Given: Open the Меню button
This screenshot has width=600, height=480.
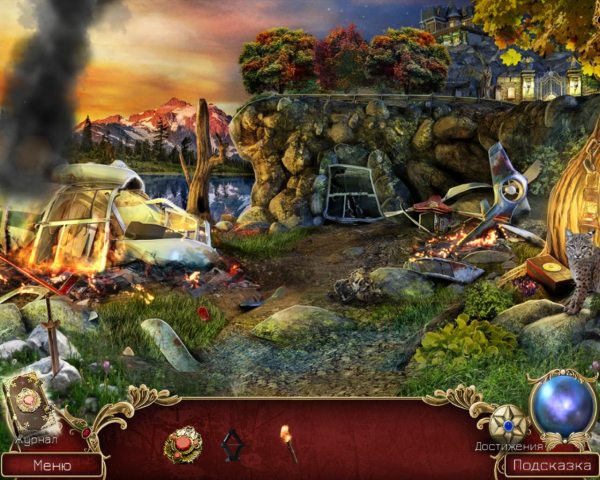Looking at the screenshot, I should 52,465.
